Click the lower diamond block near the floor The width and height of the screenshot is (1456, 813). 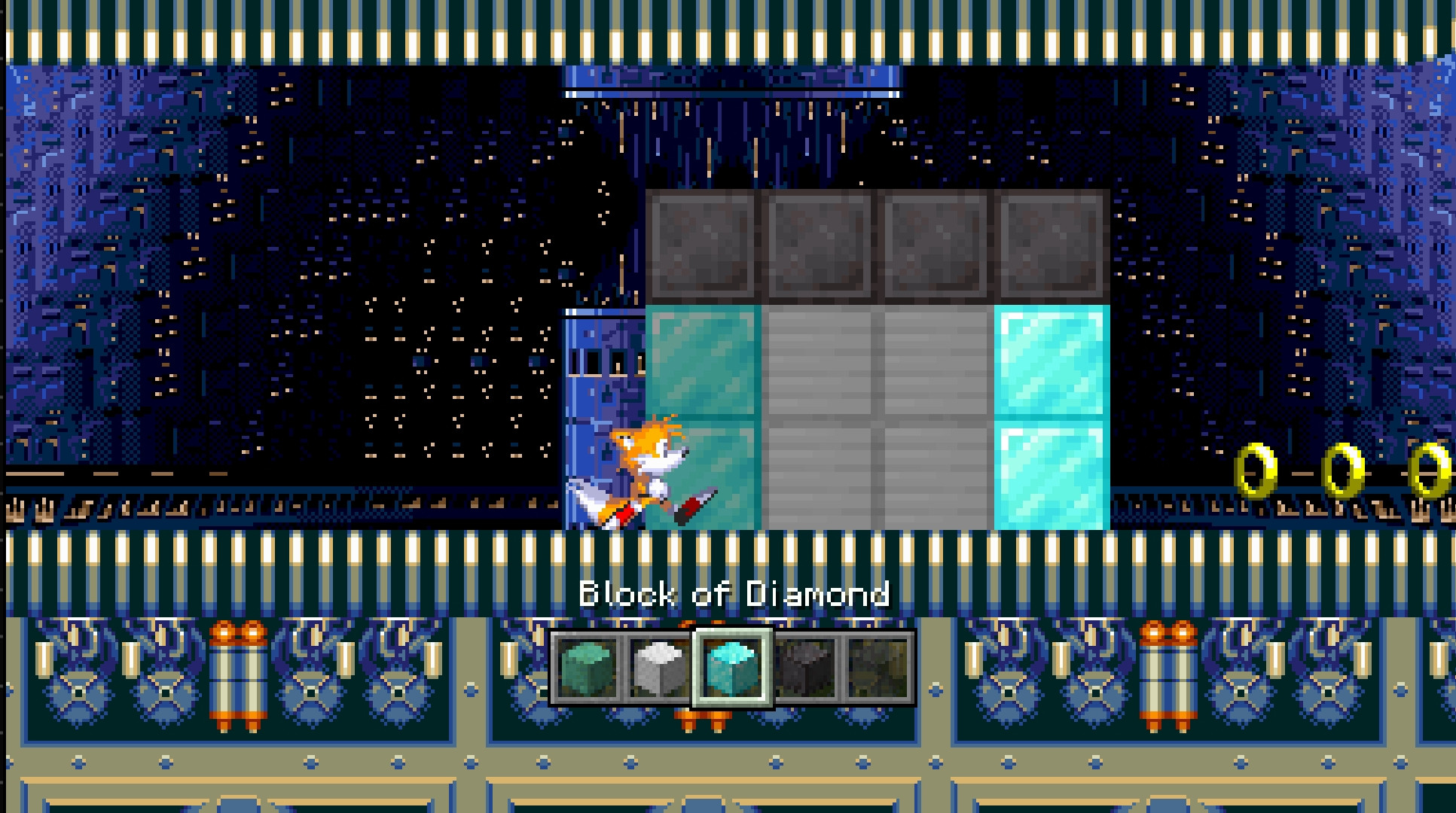coord(1049,474)
